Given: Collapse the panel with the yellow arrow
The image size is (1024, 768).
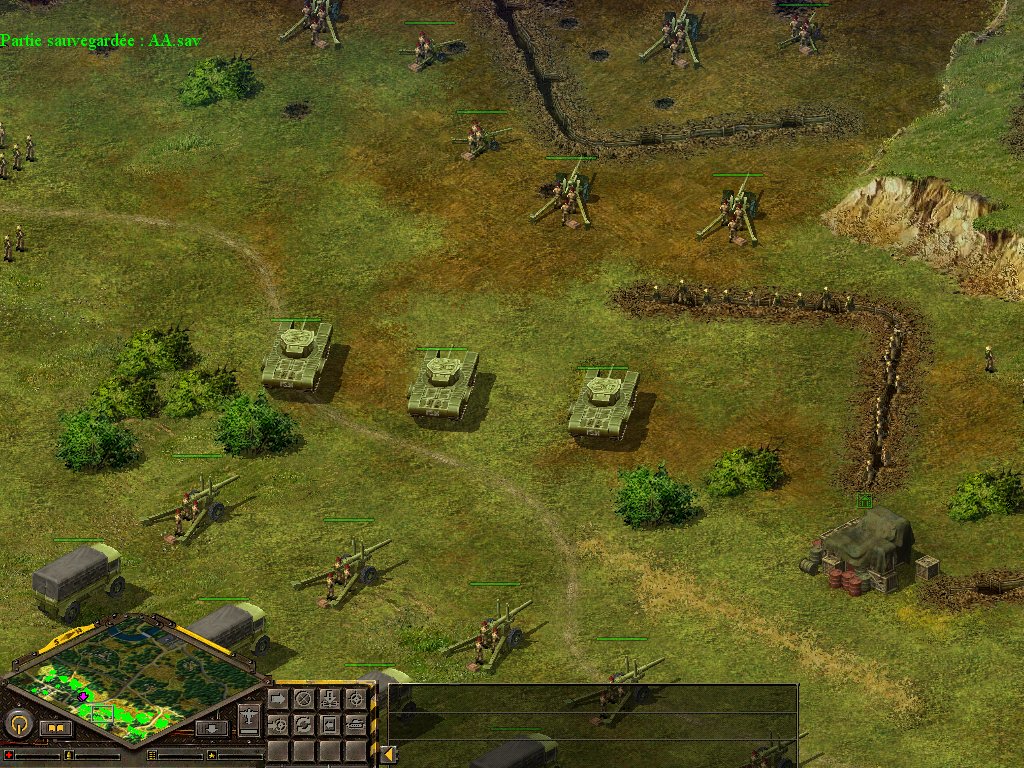Looking at the screenshot, I should click(387, 754).
